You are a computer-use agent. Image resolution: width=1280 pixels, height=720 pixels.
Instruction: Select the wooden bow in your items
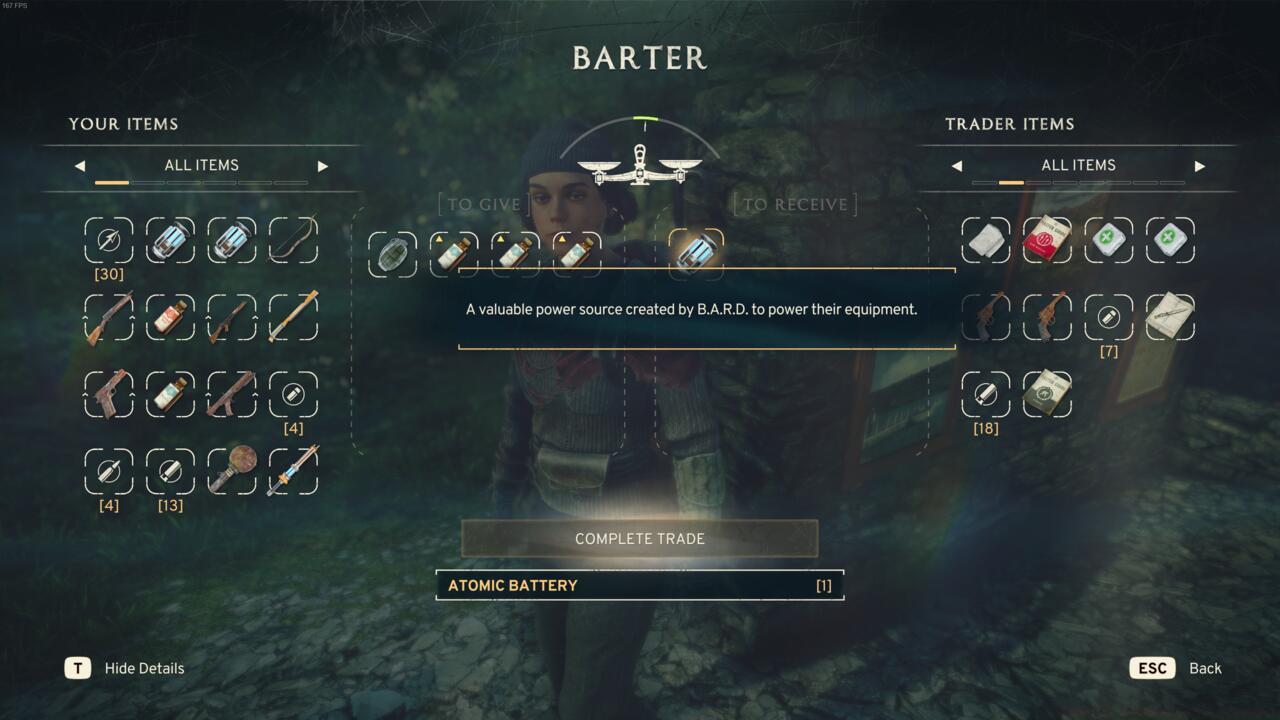[293, 240]
